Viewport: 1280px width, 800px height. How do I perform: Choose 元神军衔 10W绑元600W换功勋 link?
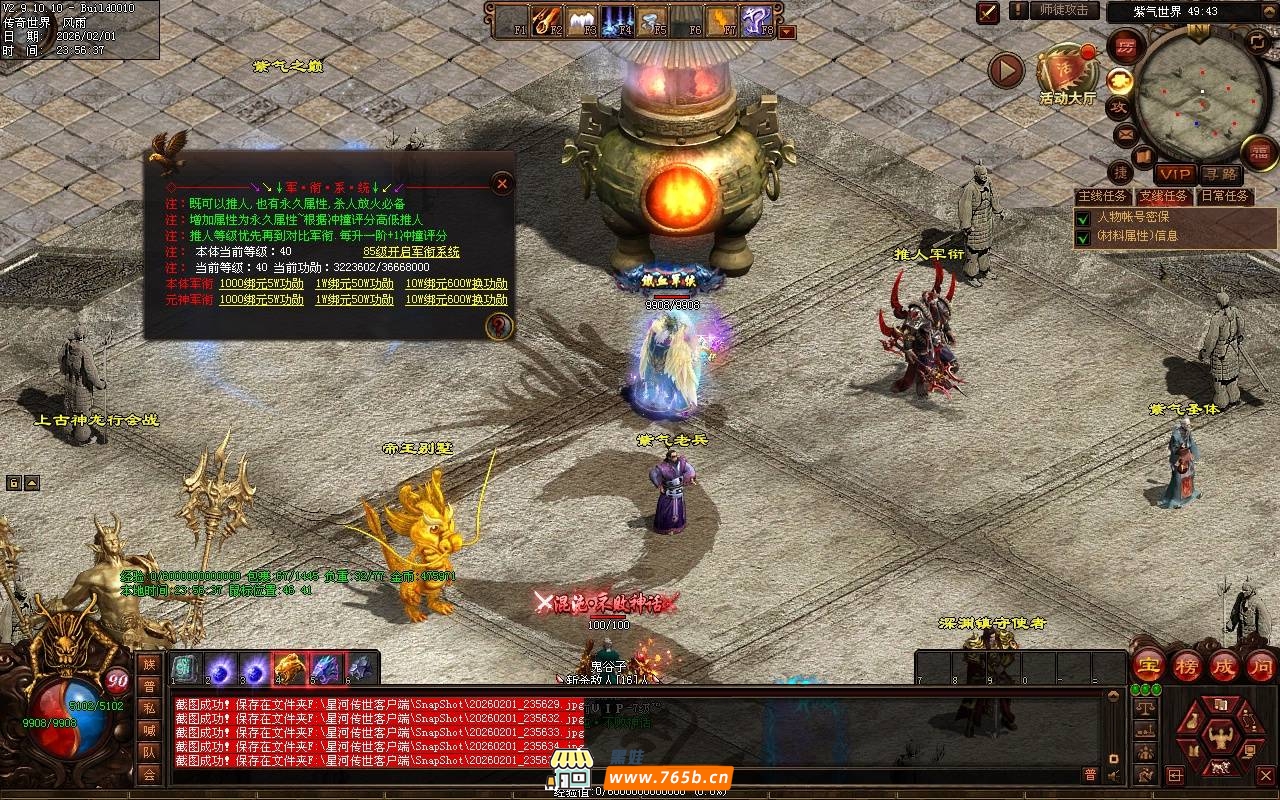(455, 299)
